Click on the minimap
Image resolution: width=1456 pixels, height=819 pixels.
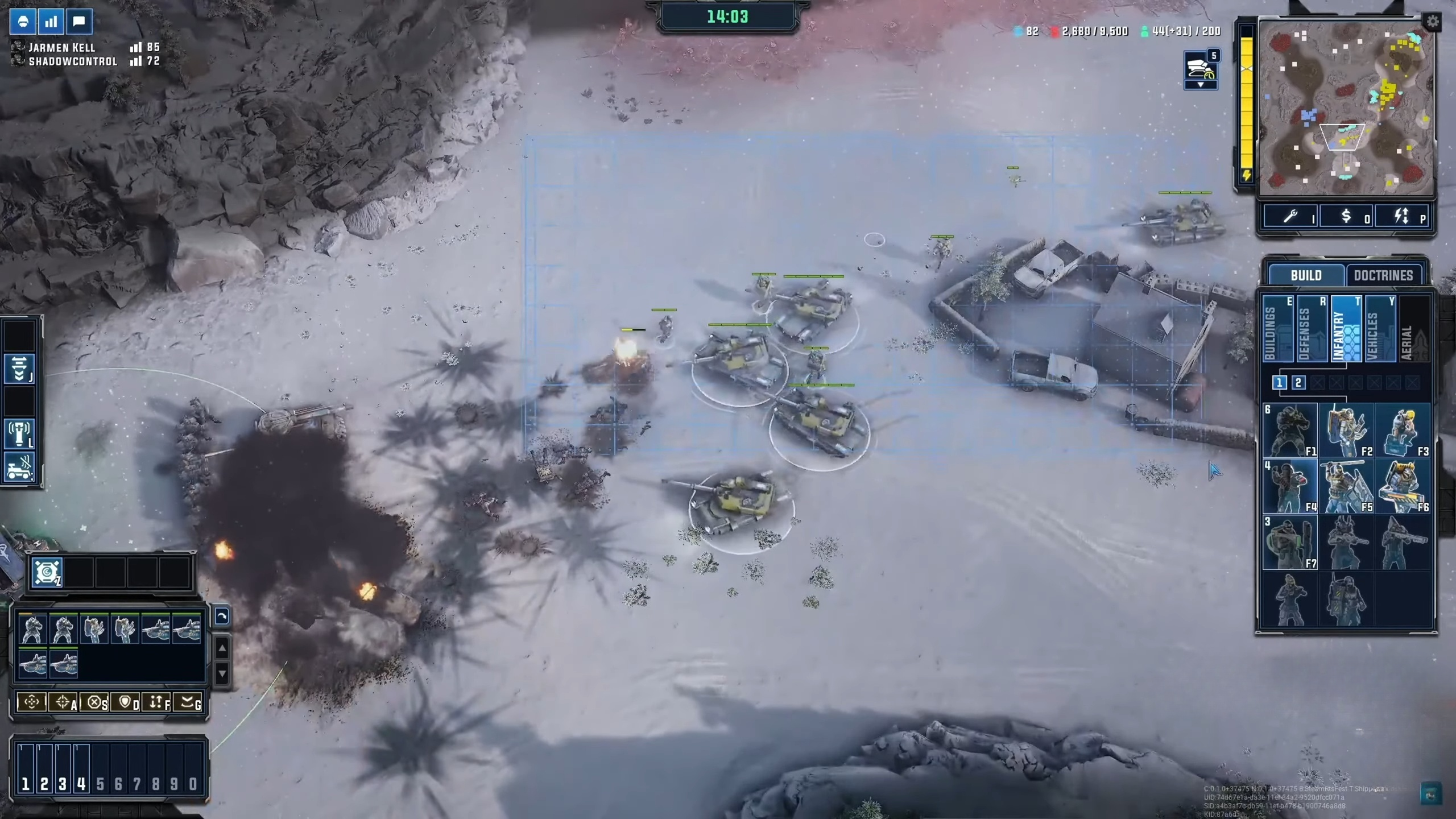(x=1345, y=108)
